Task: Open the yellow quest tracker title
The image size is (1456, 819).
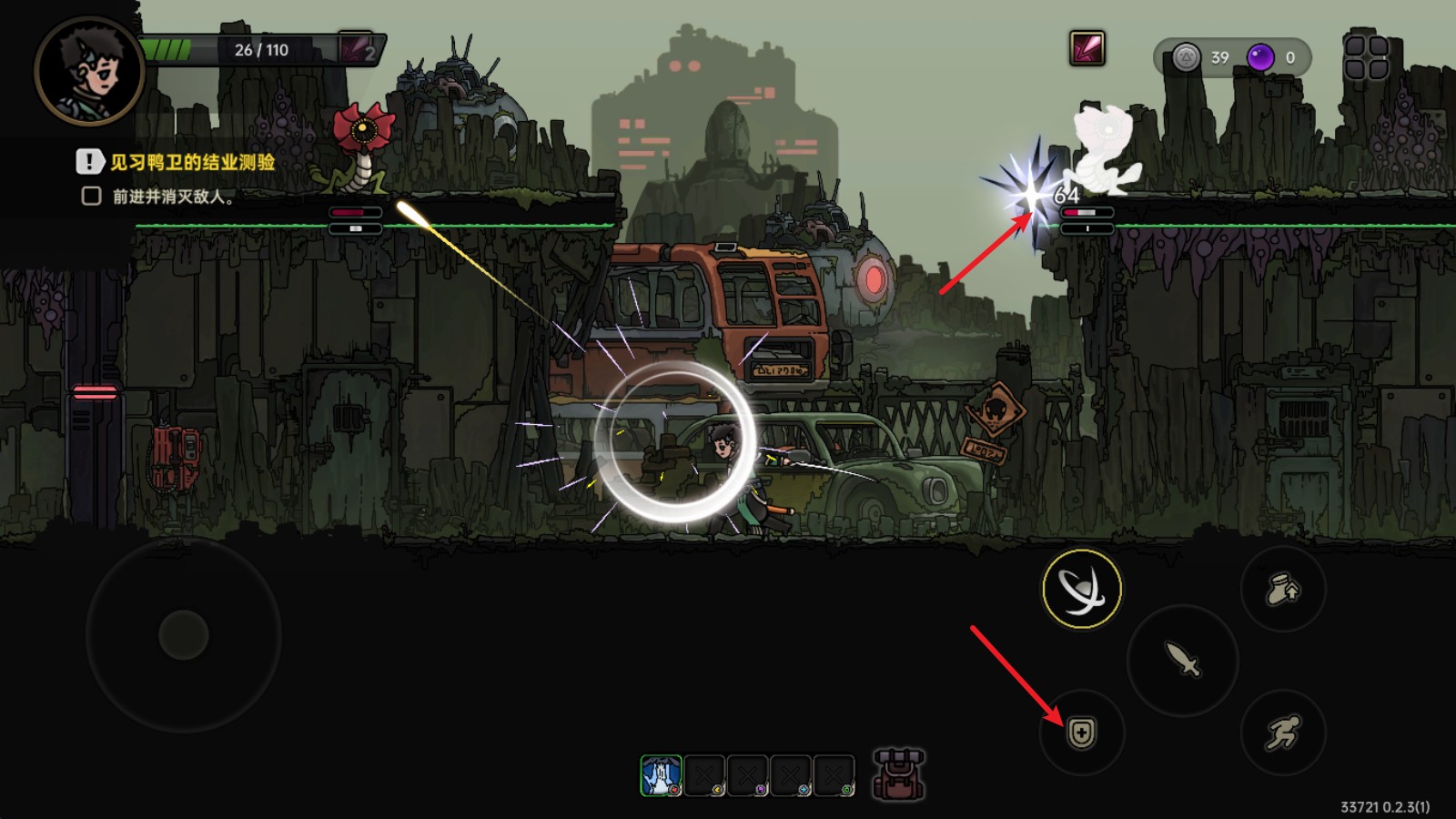Action: tap(192, 162)
